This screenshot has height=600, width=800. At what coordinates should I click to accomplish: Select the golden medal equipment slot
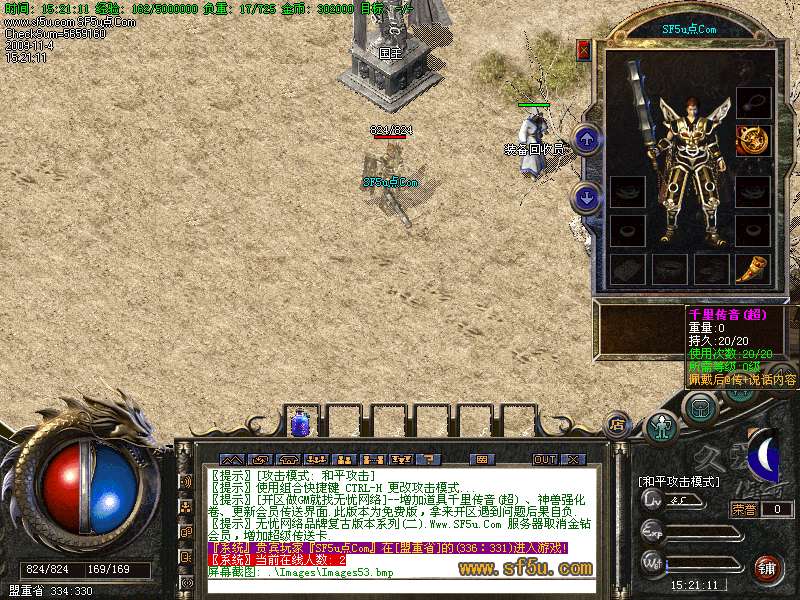(x=752, y=140)
